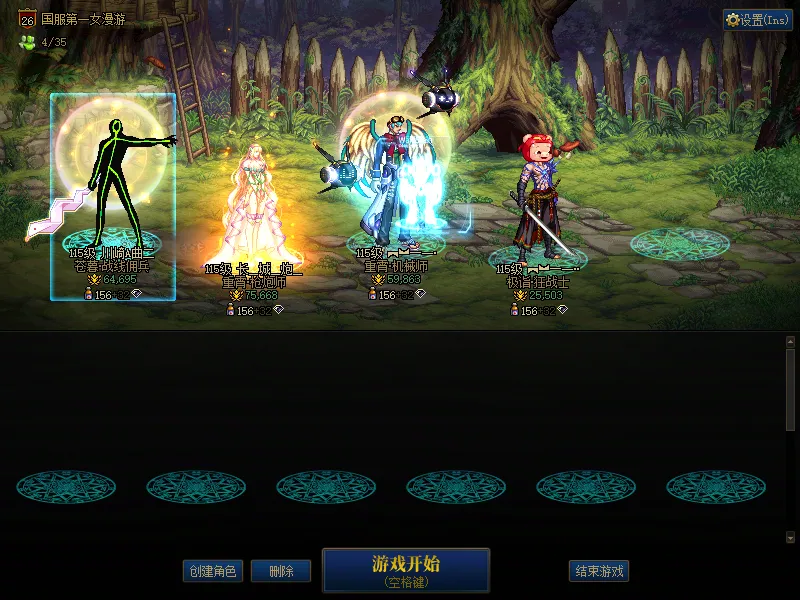The height and width of the screenshot is (600, 800).
Task: Choose the 删除 delete character button
Action: (x=281, y=571)
